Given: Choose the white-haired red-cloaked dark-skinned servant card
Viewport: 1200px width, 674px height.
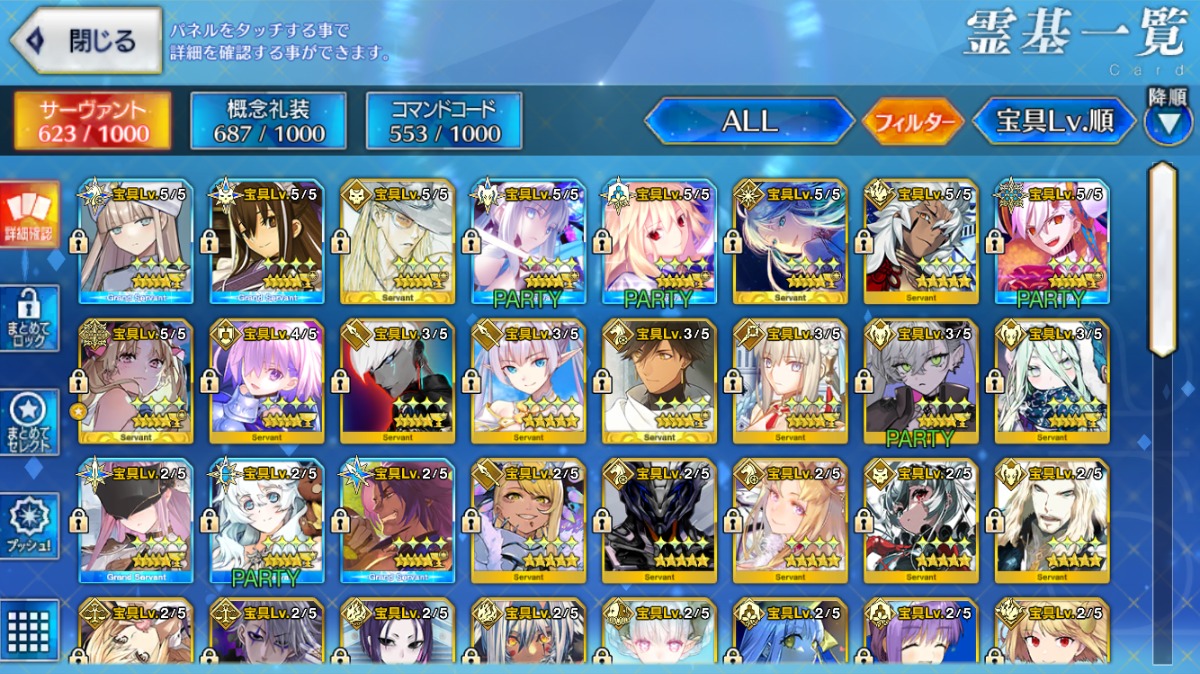Looking at the screenshot, I should [921, 241].
